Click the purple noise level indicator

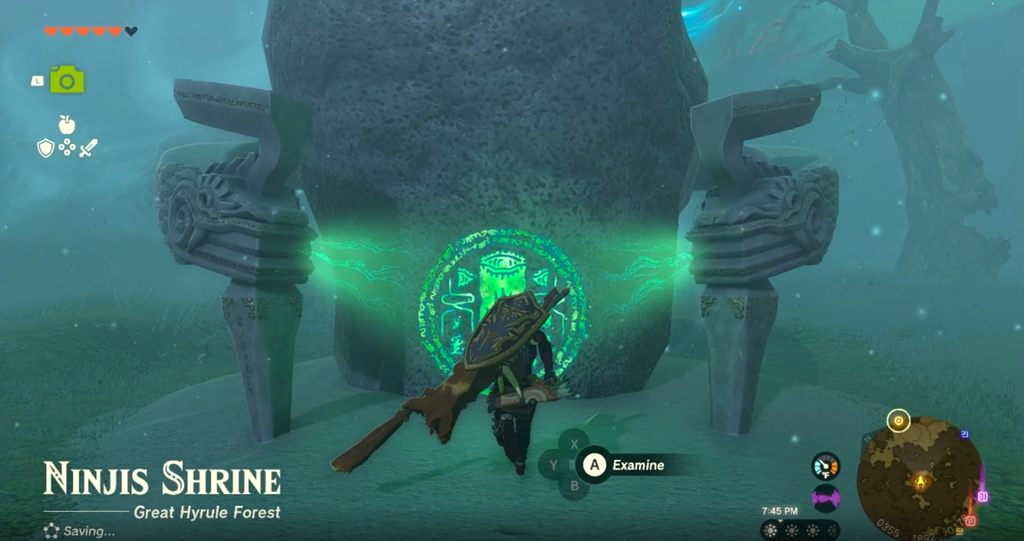[x=826, y=497]
